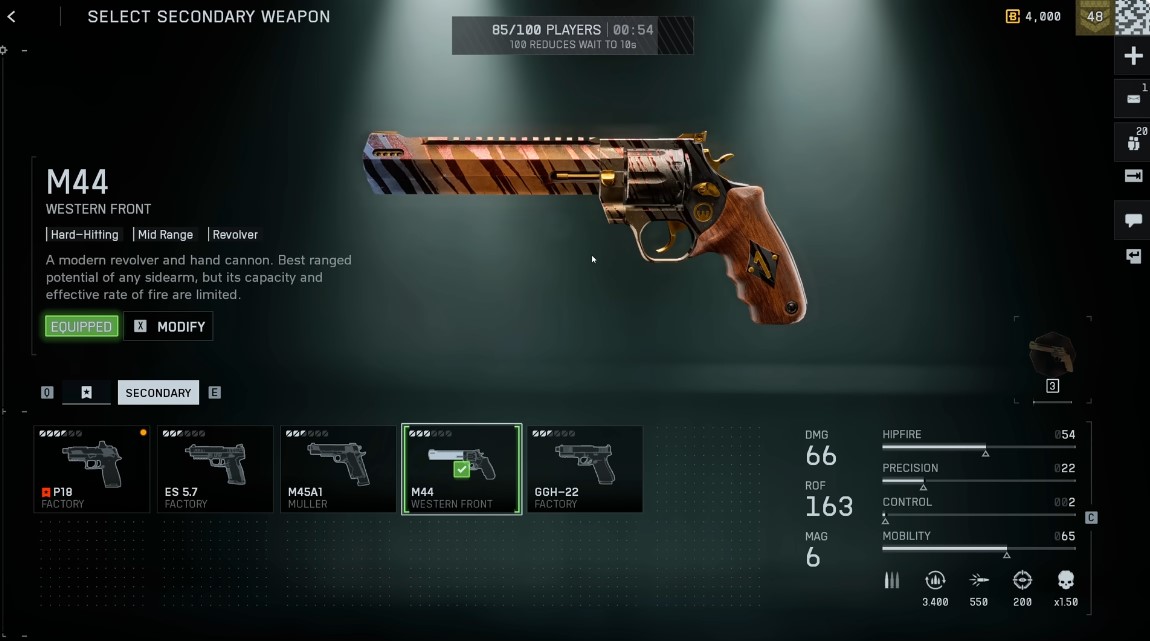This screenshot has height=641, width=1150.
Task: Click the plus button in the sidebar
Action: (x=1133, y=56)
